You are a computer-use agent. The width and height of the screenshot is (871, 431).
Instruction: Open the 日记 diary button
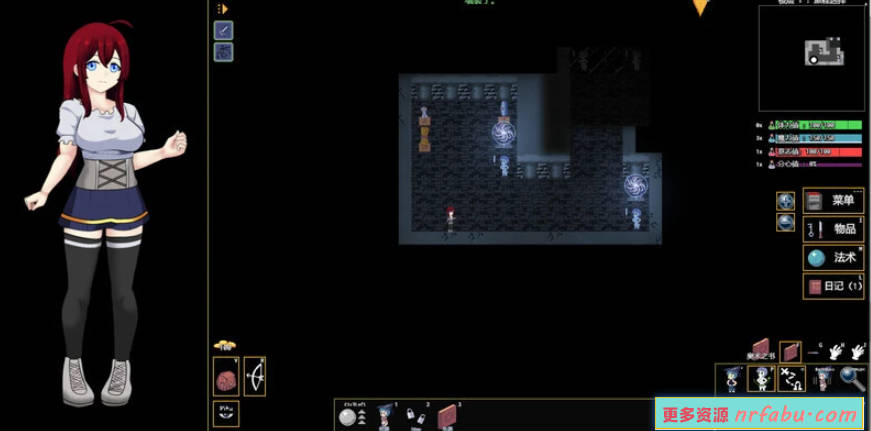(x=834, y=286)
